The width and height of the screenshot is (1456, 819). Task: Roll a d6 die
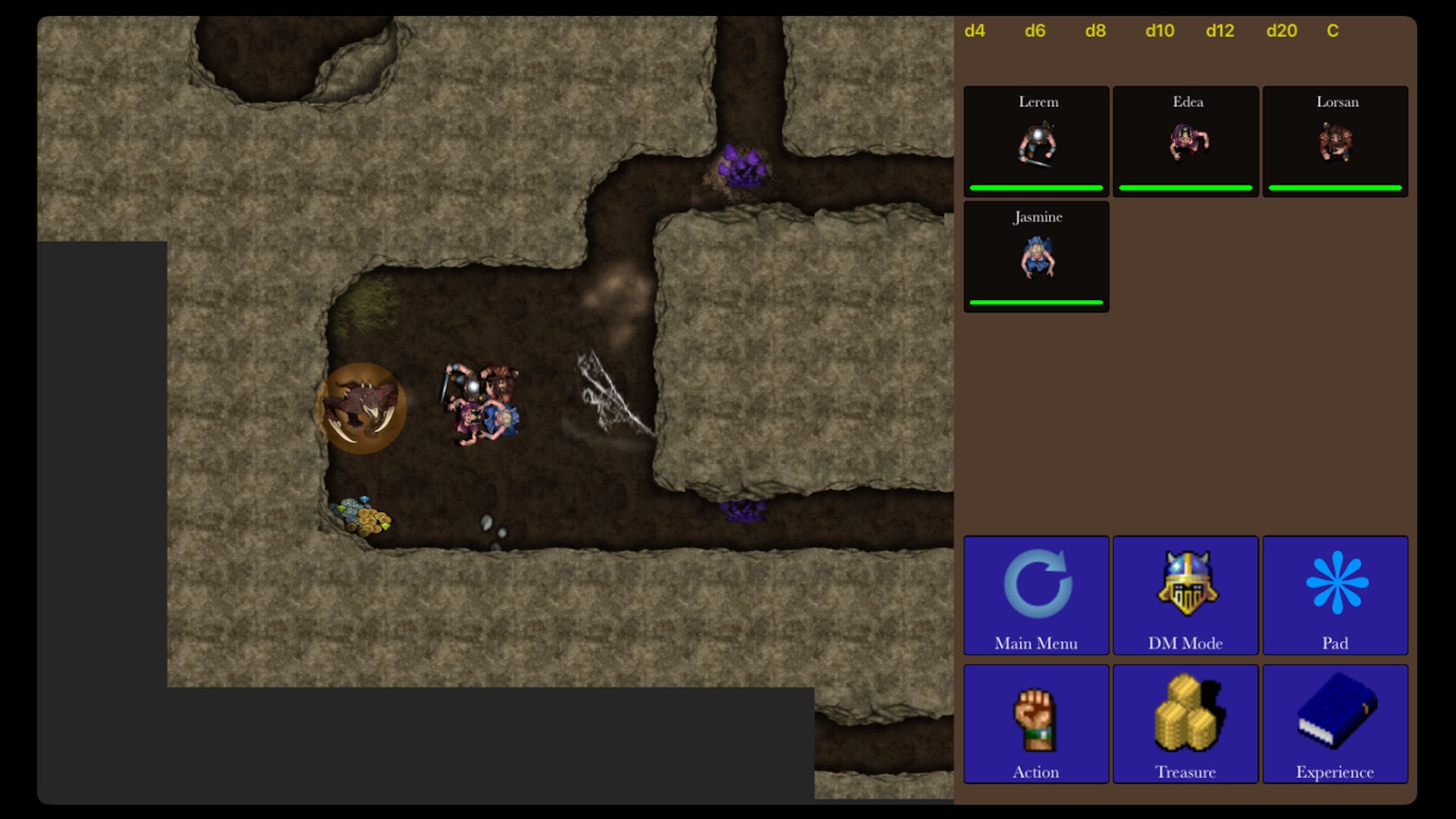pyautogui.click(x=1036, y=32)
